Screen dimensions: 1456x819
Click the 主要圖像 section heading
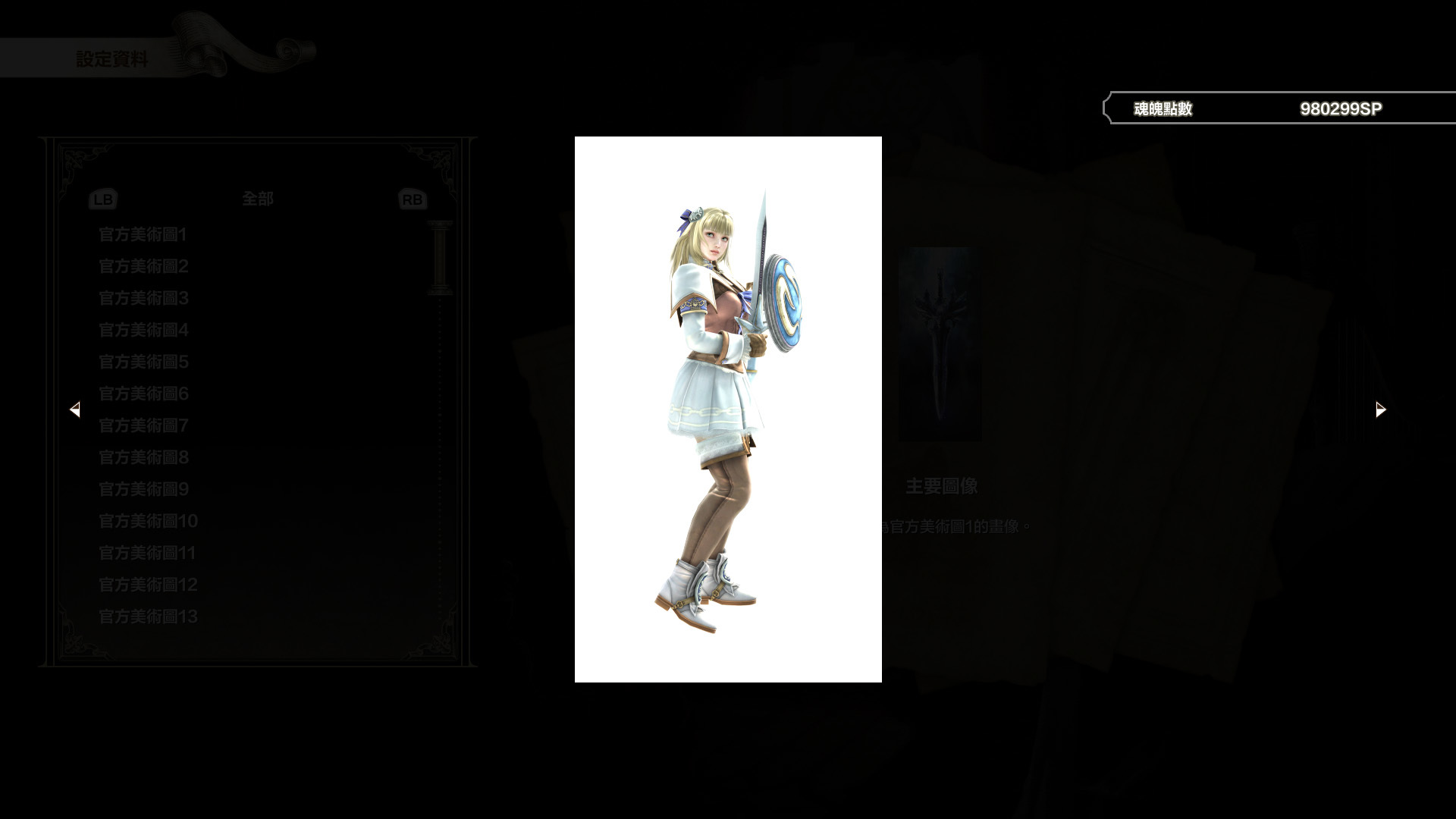click(942, 486)
